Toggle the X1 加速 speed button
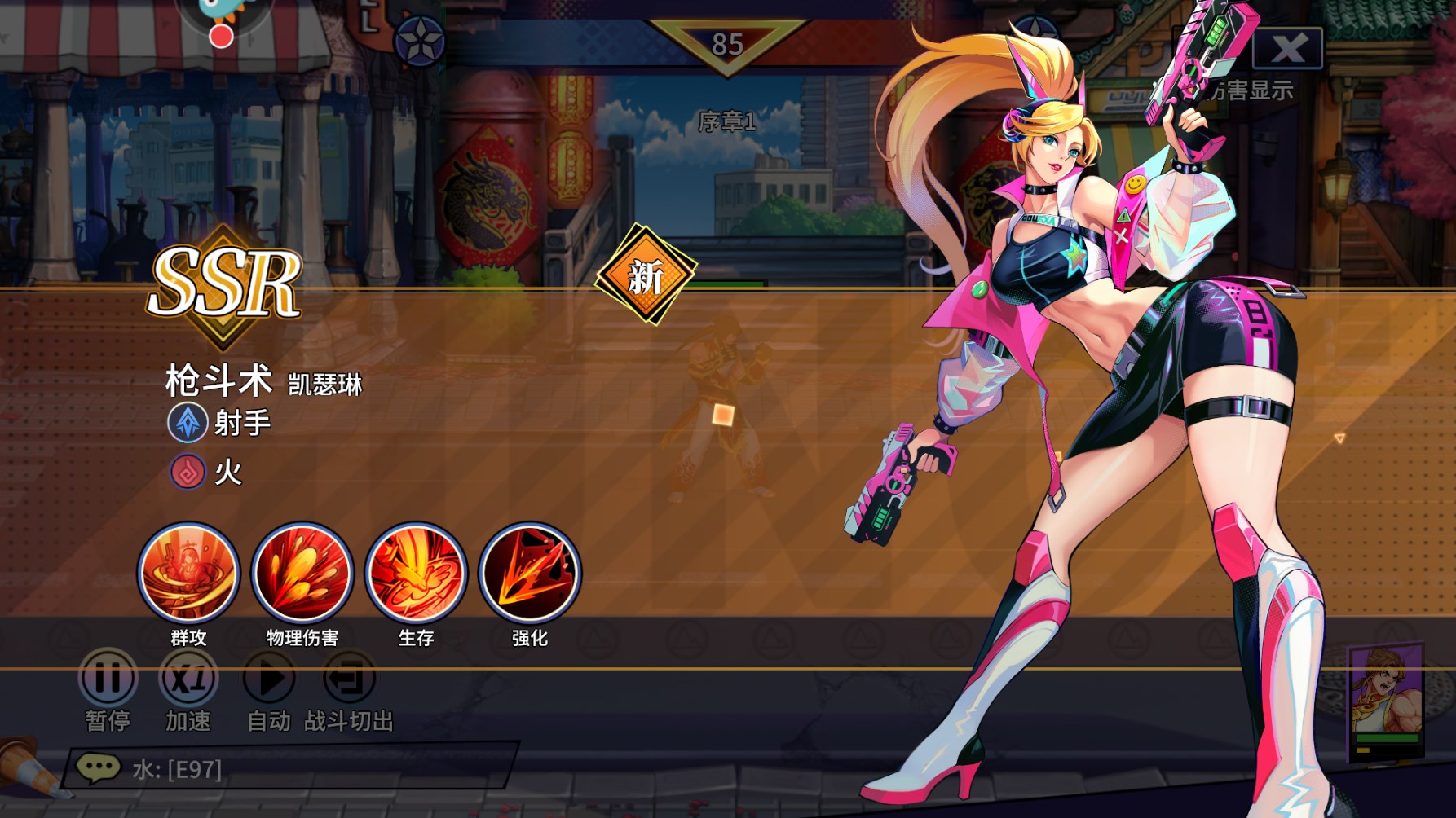This screenshot has height=818, width=1456. pyautogui.click(x=188, y=678)
